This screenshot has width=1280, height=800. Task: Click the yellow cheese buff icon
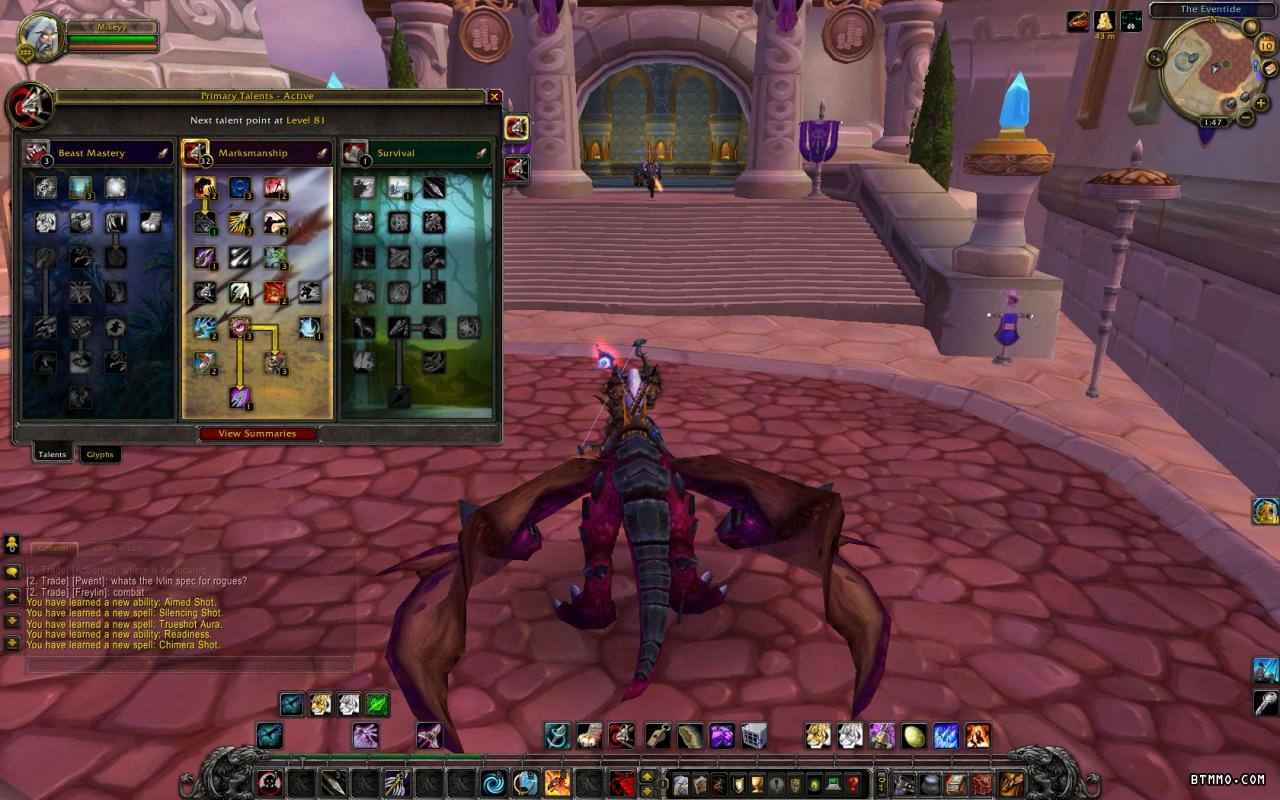pos(1104,21)
